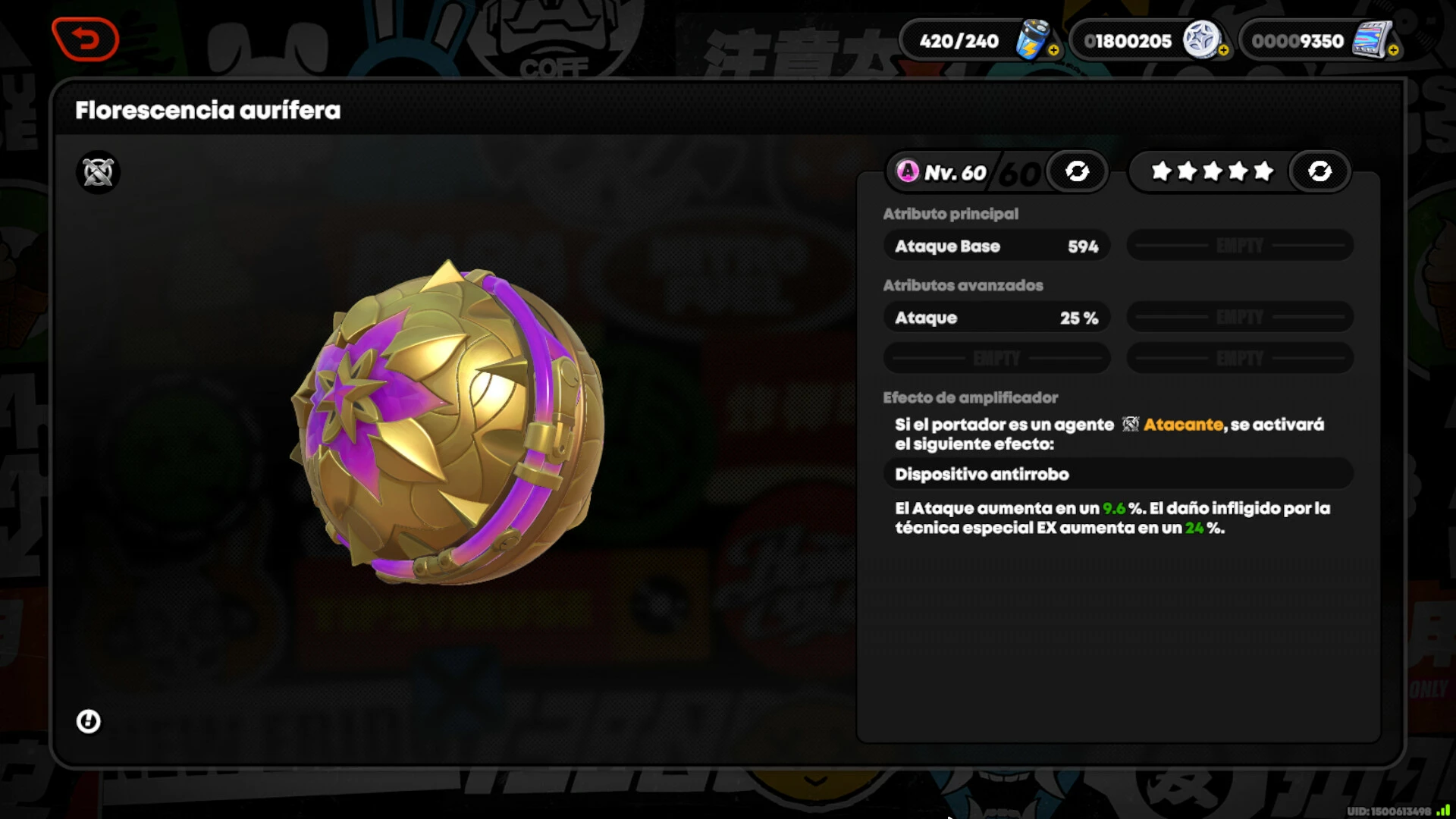
Task: Add polychrome currency with its plus icon
Action: [x=1223, y=51]
